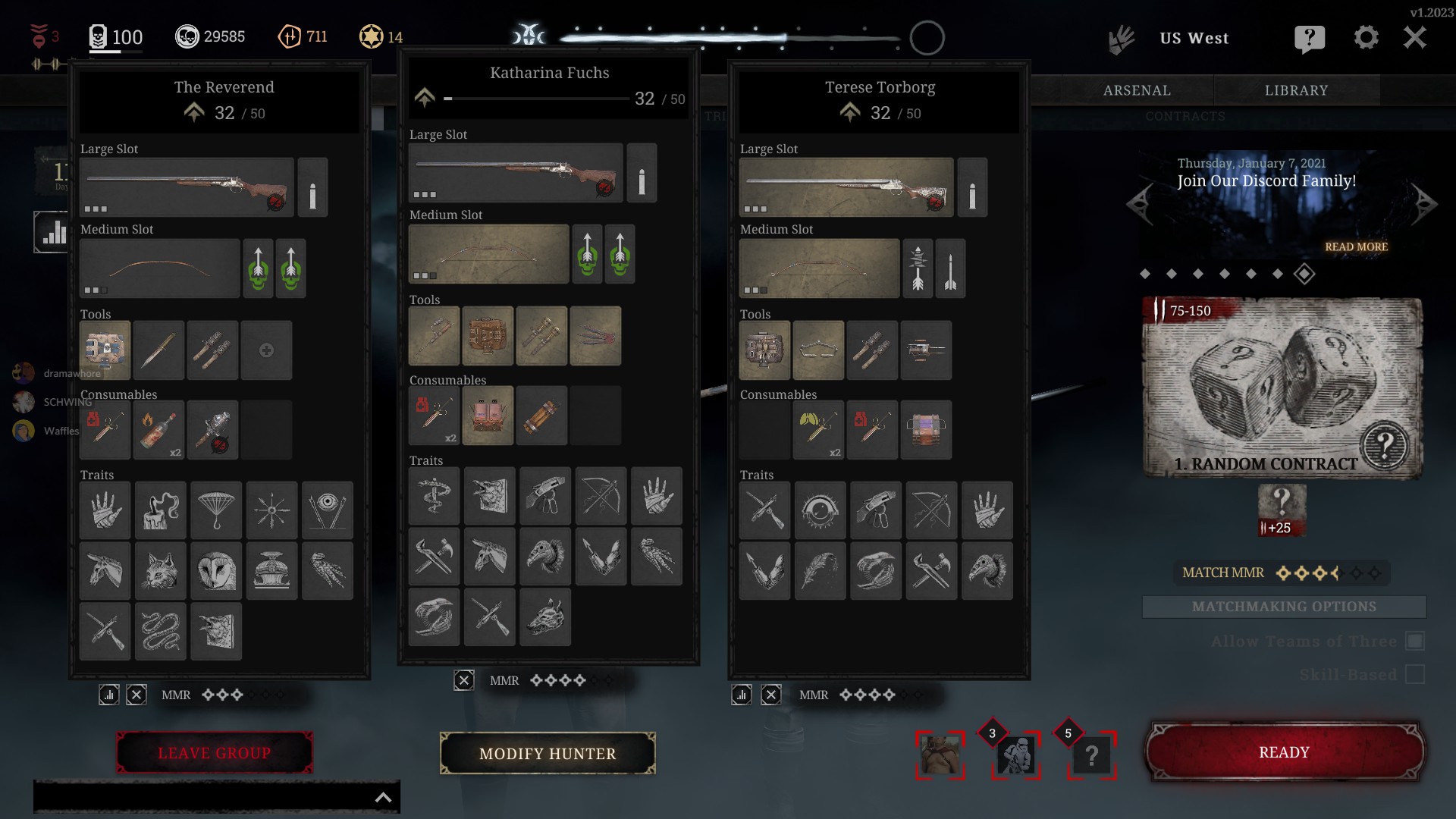The height and width of the screenshot is (819, 1456).
Task: Open the help question-mark panel
Action: tap(1310, 38)
